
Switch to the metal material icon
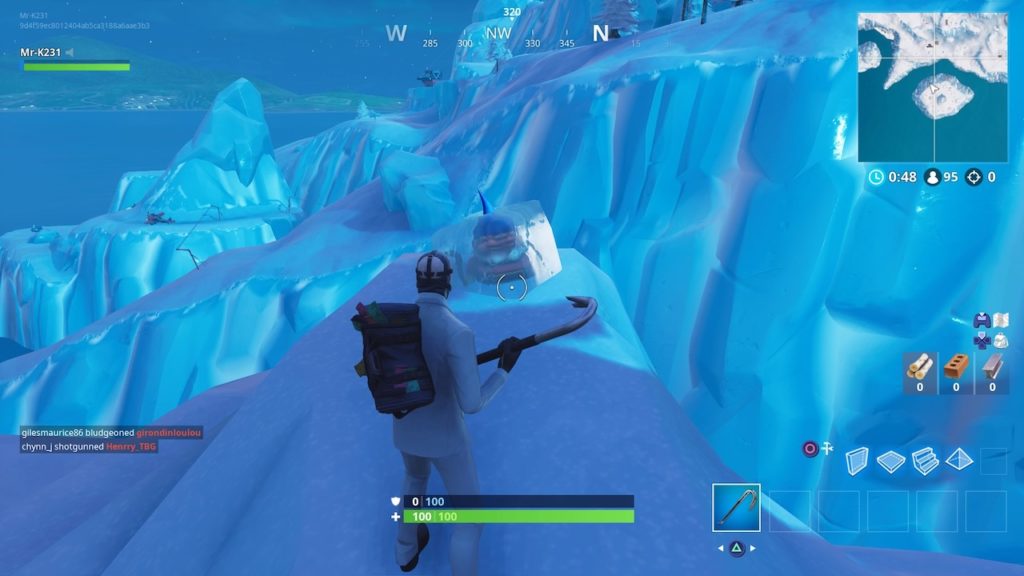click(x=991, y=368)
